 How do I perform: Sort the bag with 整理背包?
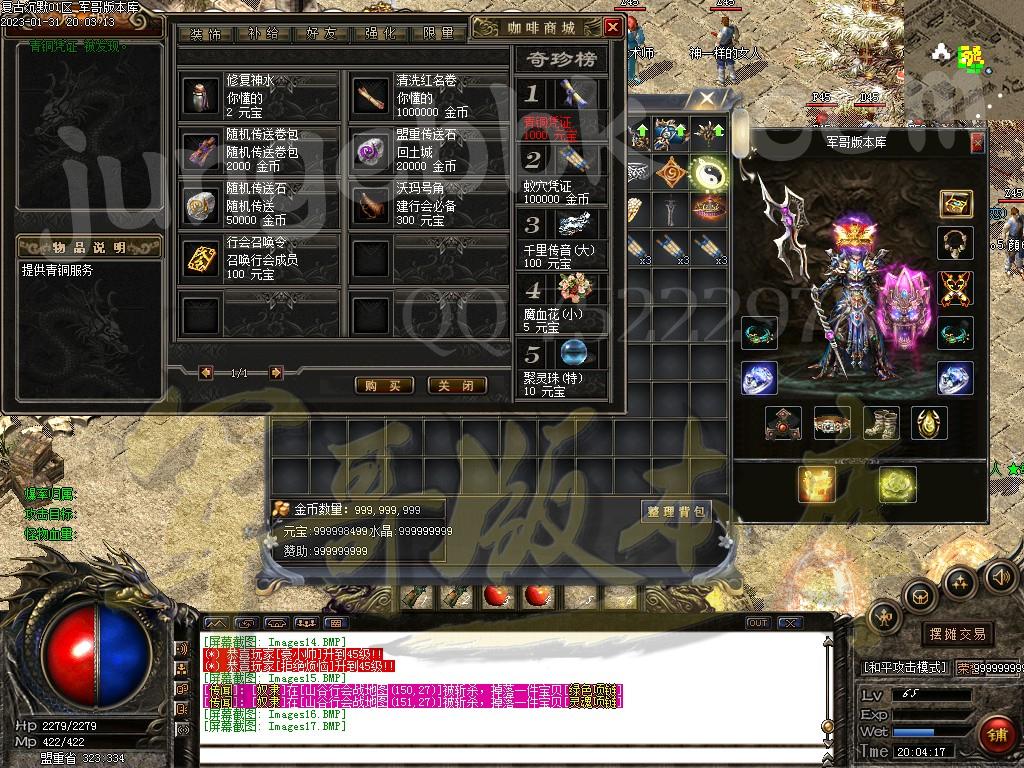coord(676,512)
